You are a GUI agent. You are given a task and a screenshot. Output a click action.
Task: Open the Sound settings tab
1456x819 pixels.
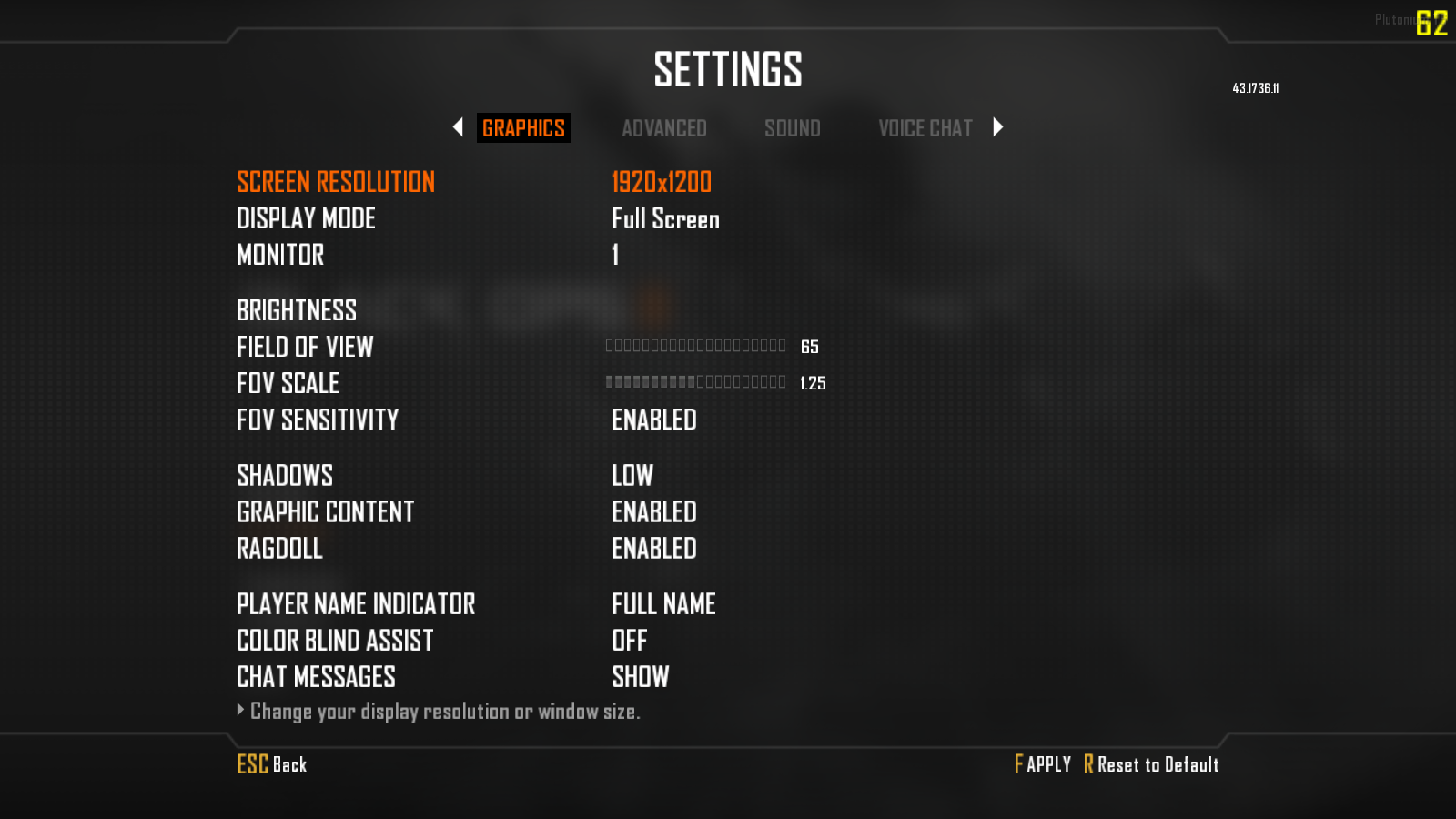pos(792,128)
